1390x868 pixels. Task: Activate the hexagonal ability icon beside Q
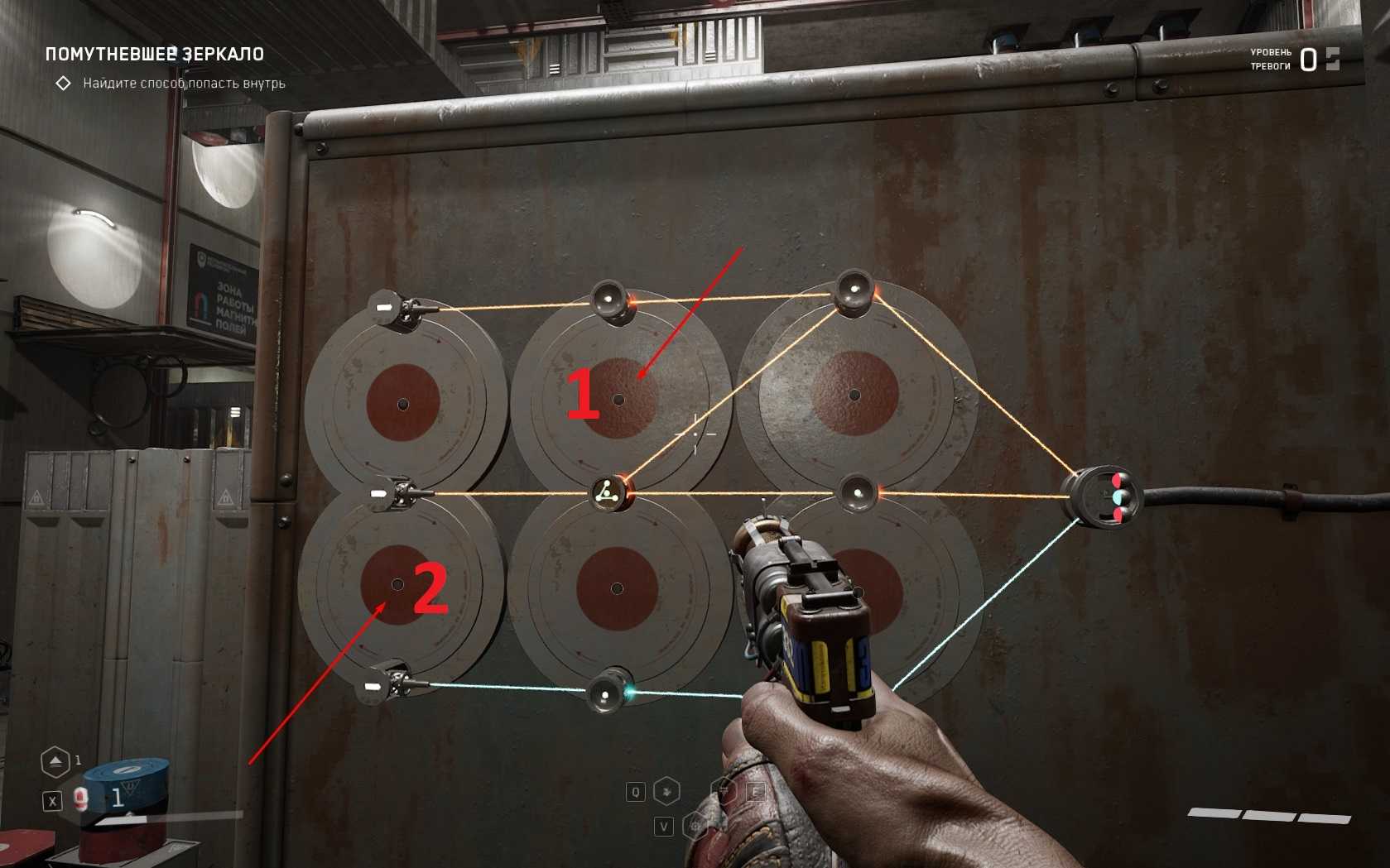(x=667, y=792)
